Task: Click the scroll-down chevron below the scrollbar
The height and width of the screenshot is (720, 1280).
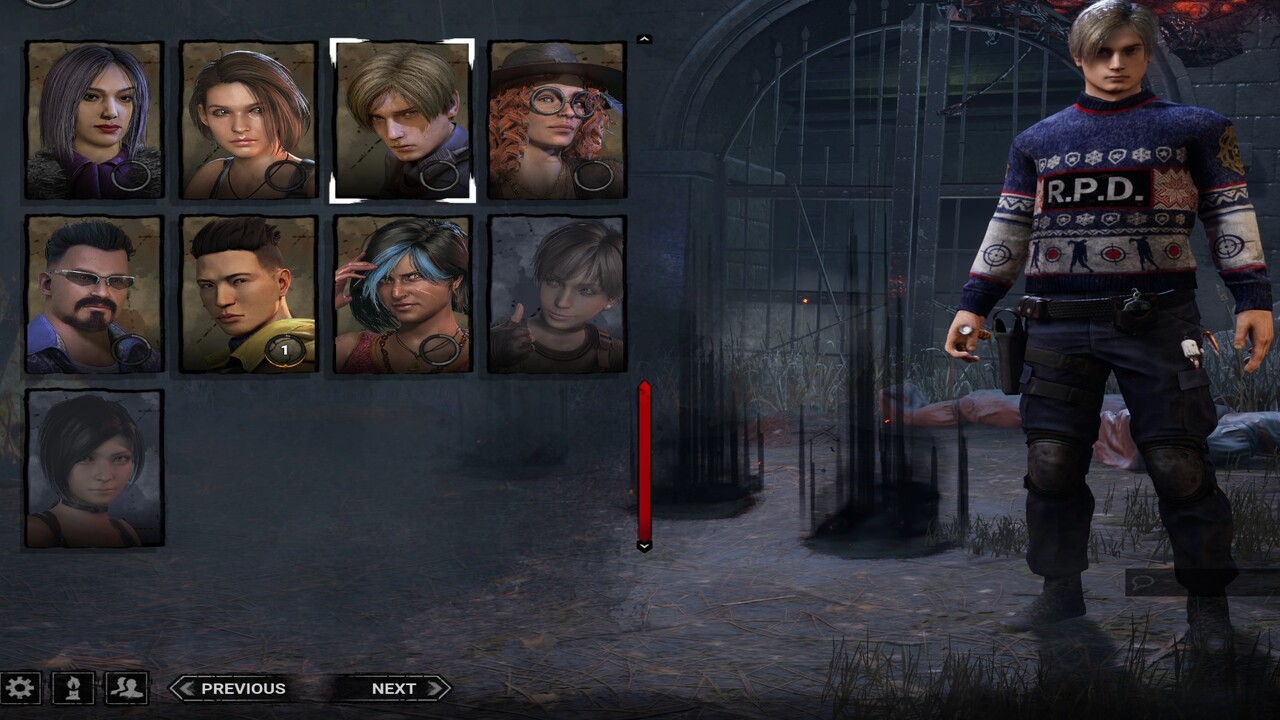Action: 643,547
